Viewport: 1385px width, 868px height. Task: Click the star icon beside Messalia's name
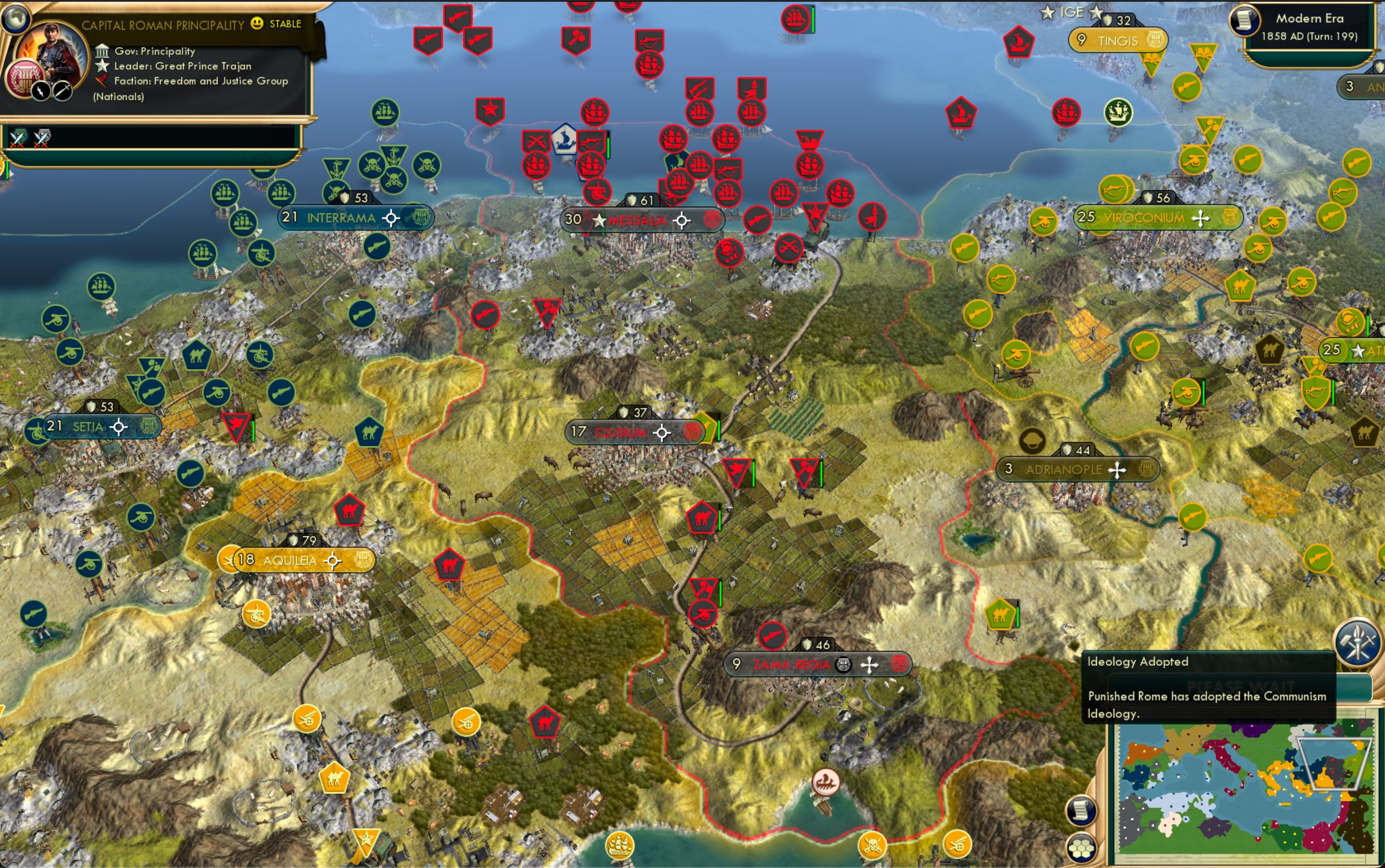599,220
